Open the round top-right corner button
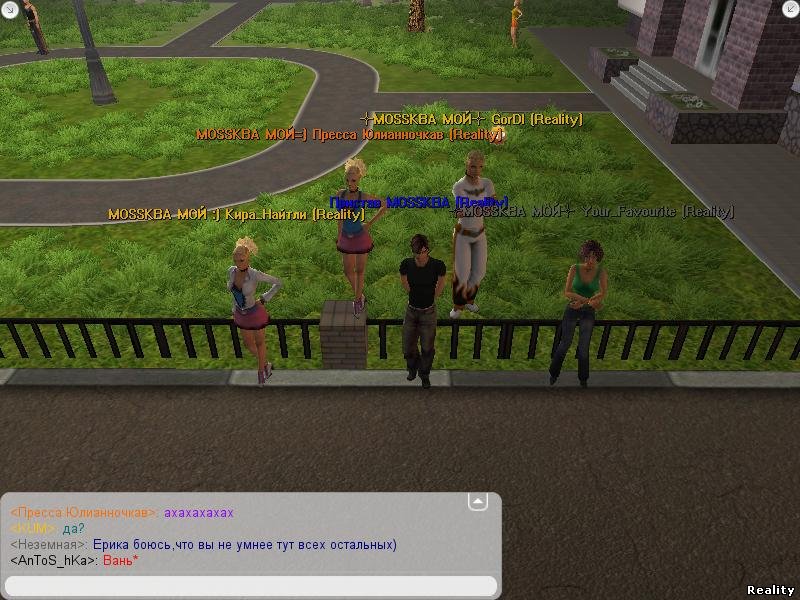 pyautogui.click(x=790, y=9)
